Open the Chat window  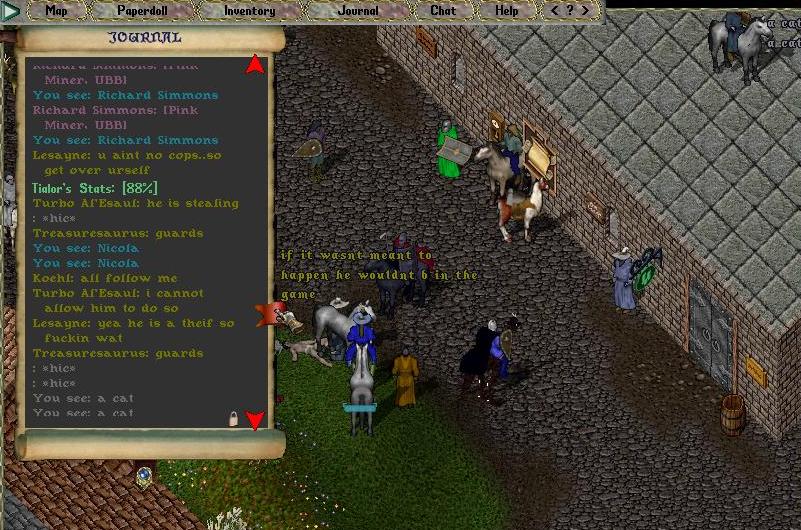point(443,11)
